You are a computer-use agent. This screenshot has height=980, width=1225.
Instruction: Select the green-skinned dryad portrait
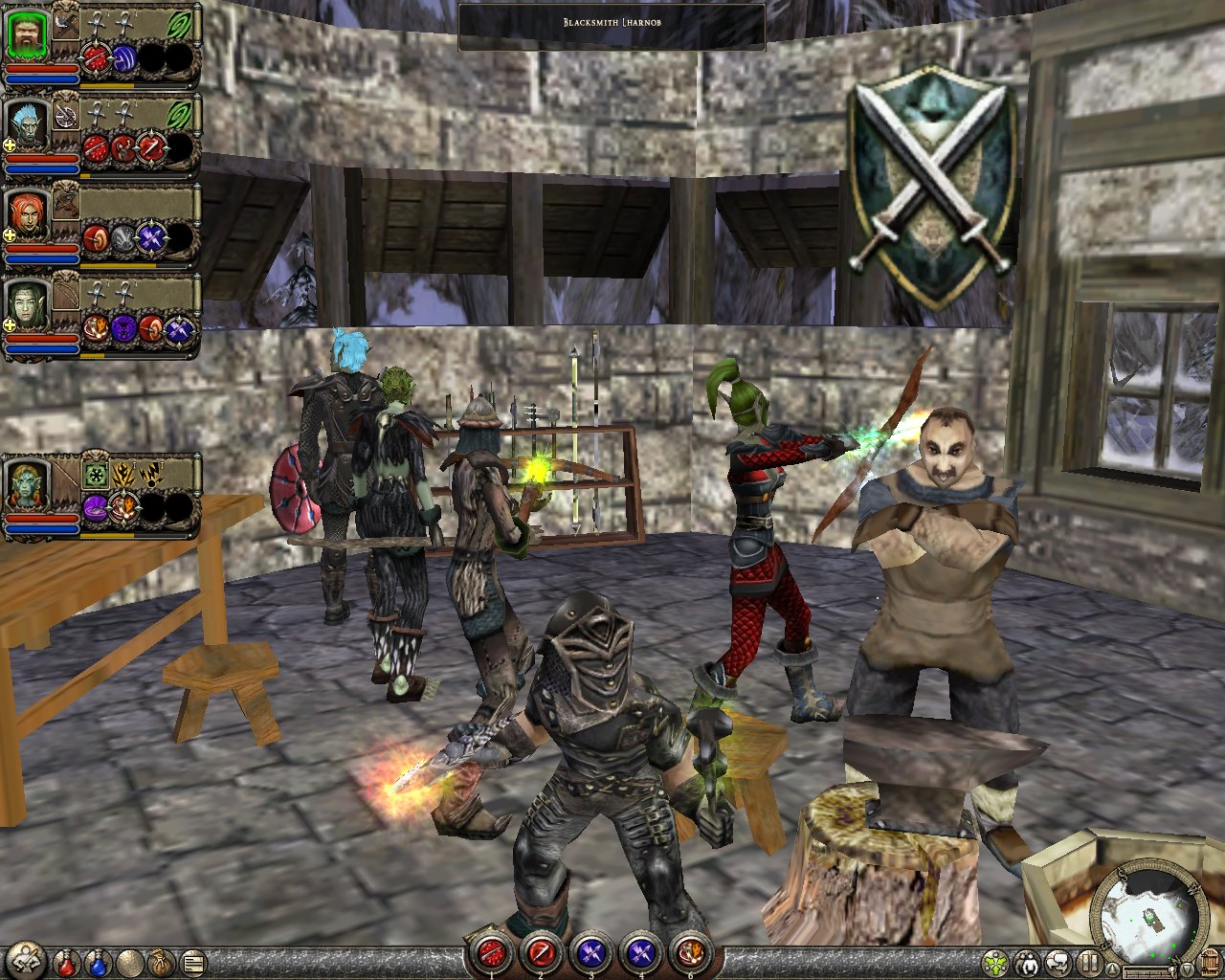tap(27, 304)
